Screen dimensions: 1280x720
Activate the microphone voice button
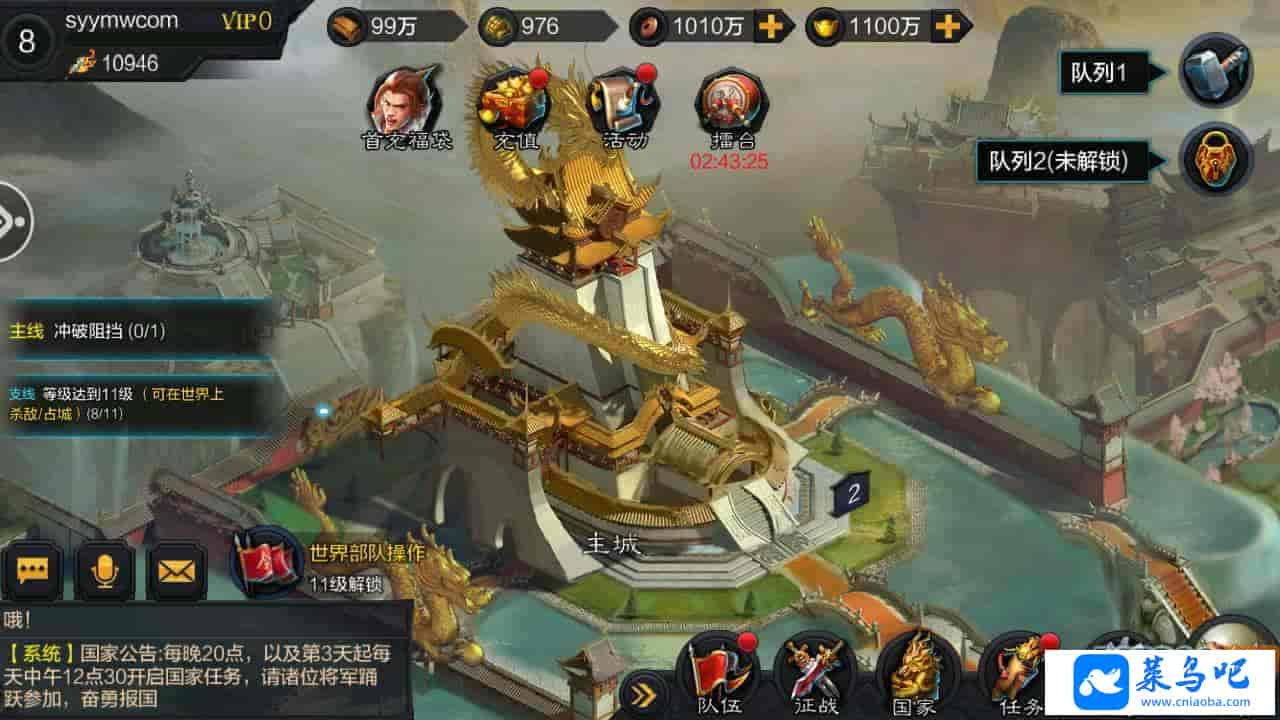point(105,570)
